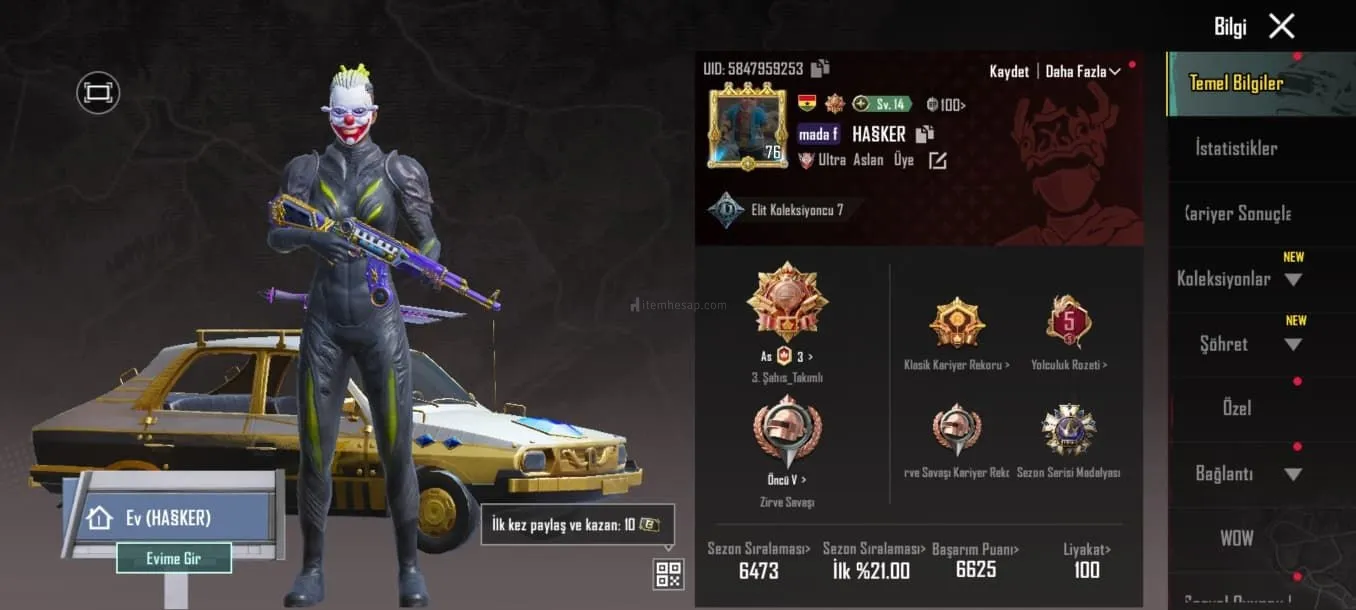
Task: Copy the player UID
Action: pos(820,69)
